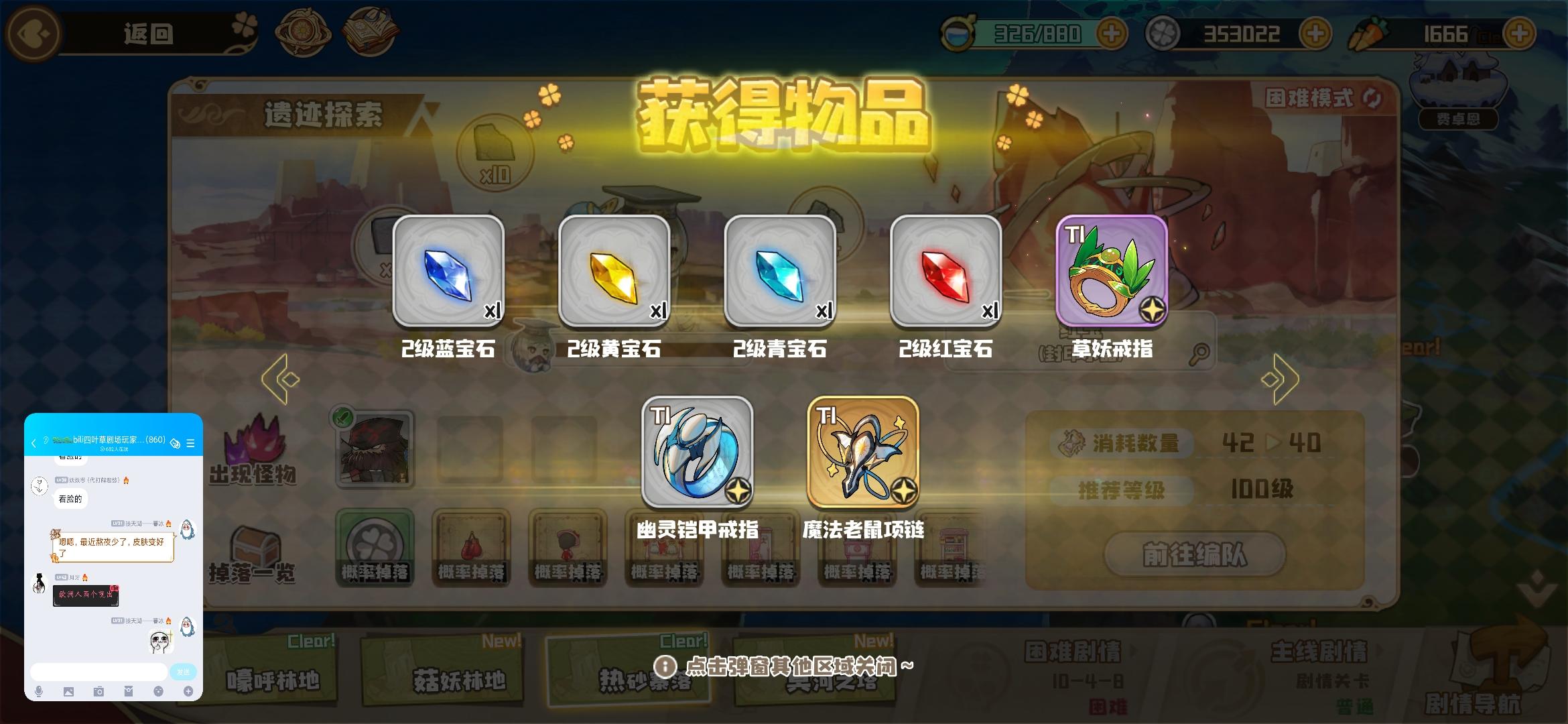Tap the 魔法老鼠项链 necklace icon

862,452
